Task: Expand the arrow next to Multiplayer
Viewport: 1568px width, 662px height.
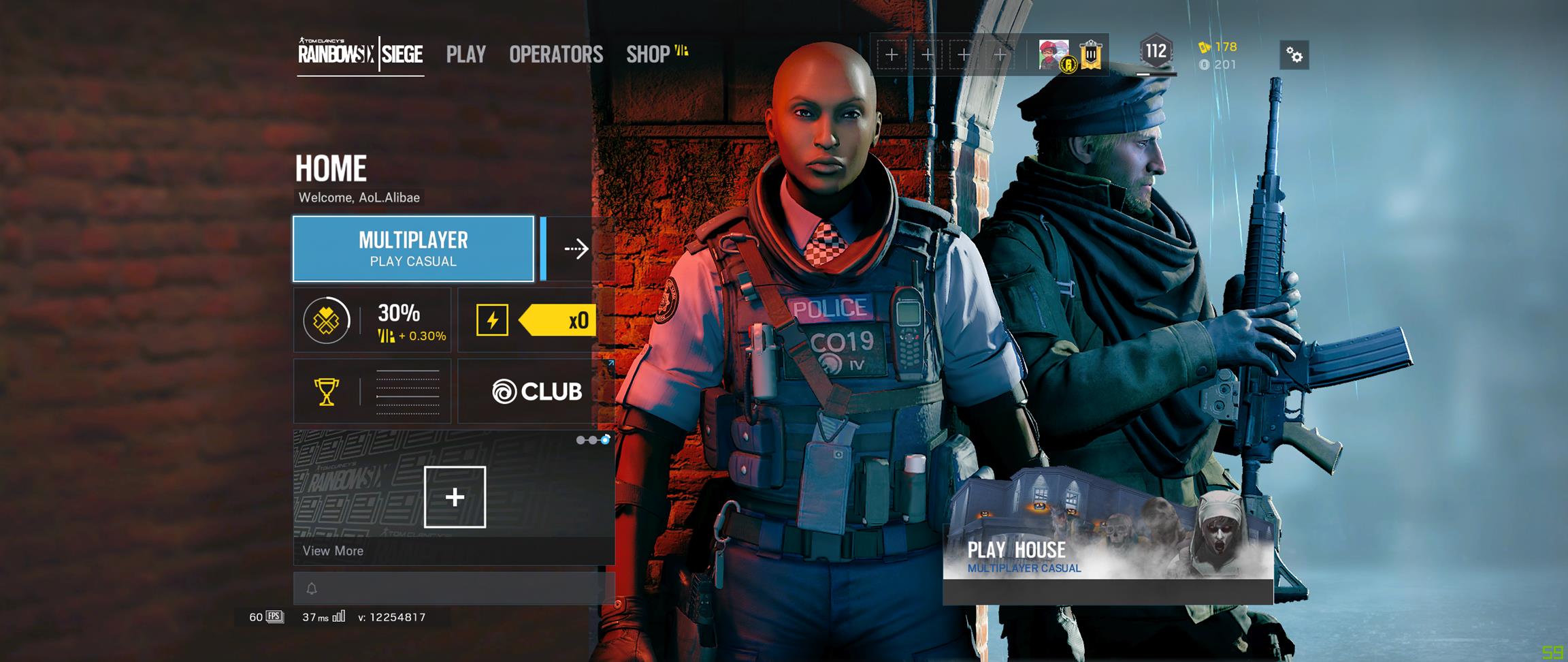Action: [x=575, y=249]
